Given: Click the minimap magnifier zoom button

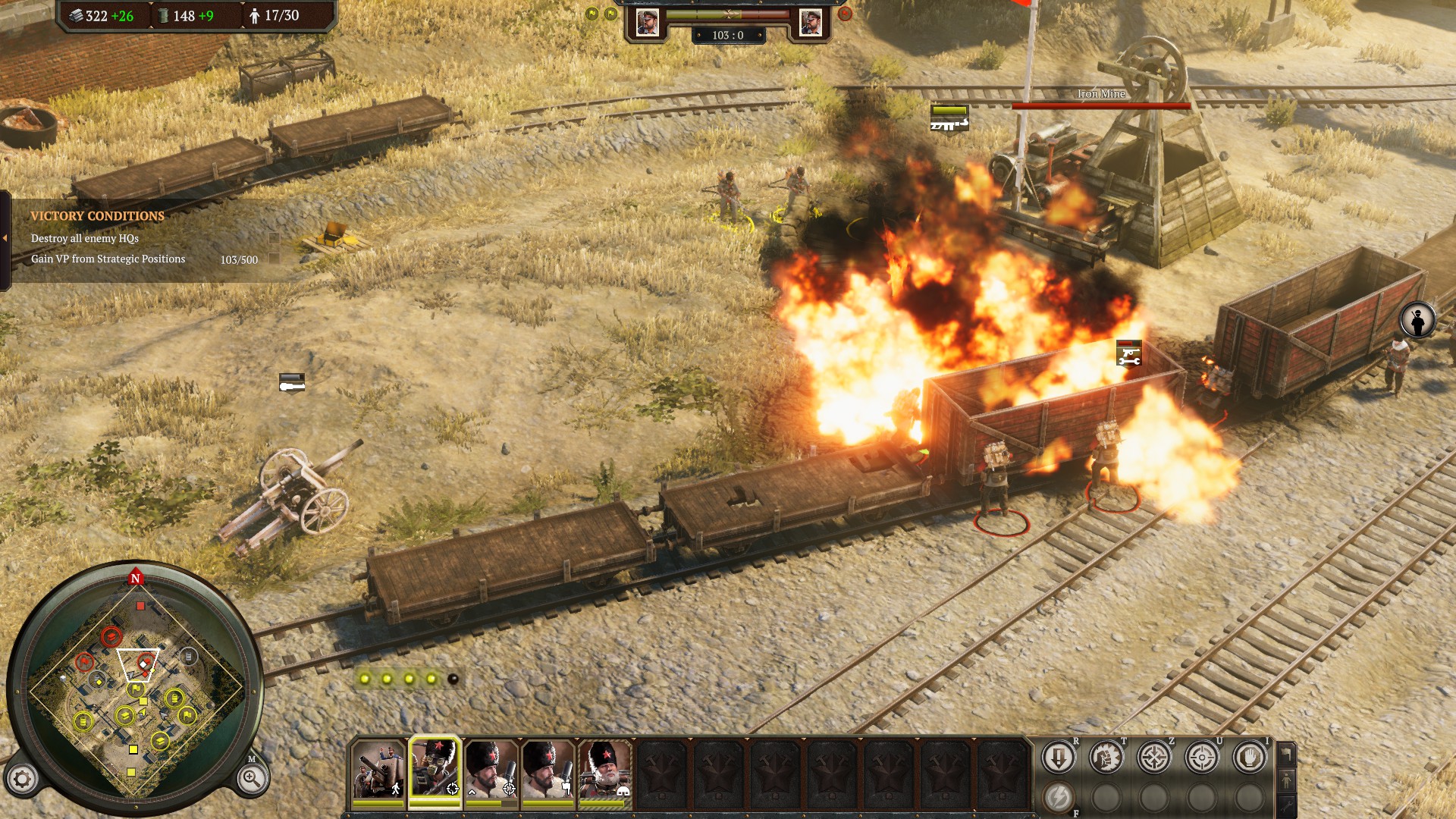Looking at the screenshot, I should tap(251, 778).
